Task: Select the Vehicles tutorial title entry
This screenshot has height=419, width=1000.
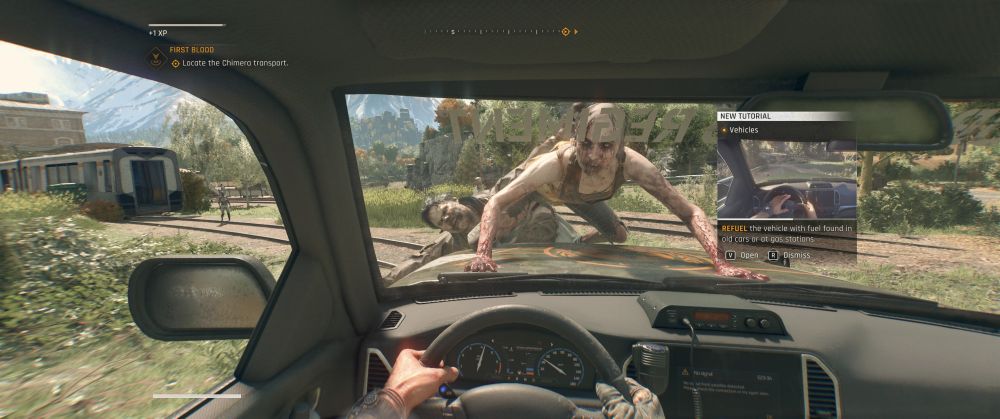Action: [x=744, y=130]
